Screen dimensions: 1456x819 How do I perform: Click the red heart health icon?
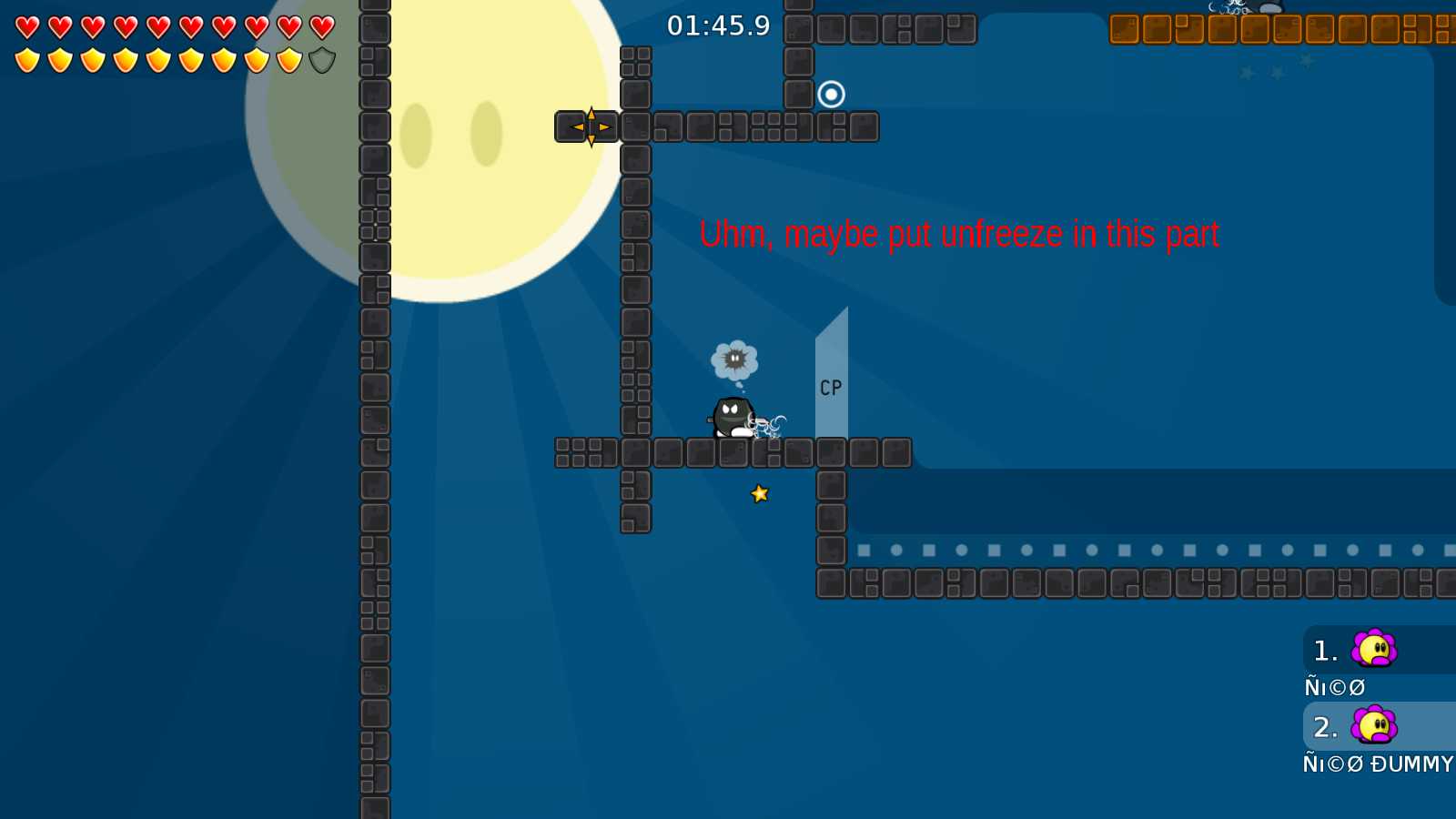[x=27, y=26]
